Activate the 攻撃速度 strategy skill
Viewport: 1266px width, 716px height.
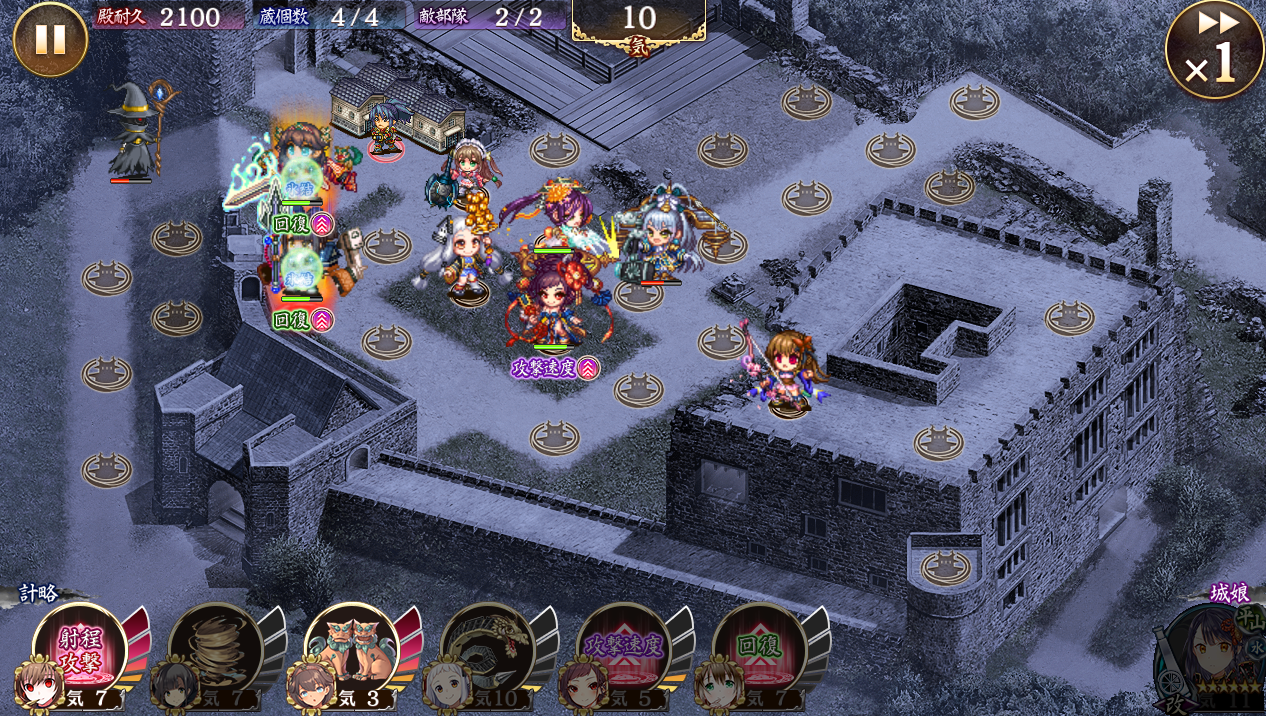click(623, 651)
